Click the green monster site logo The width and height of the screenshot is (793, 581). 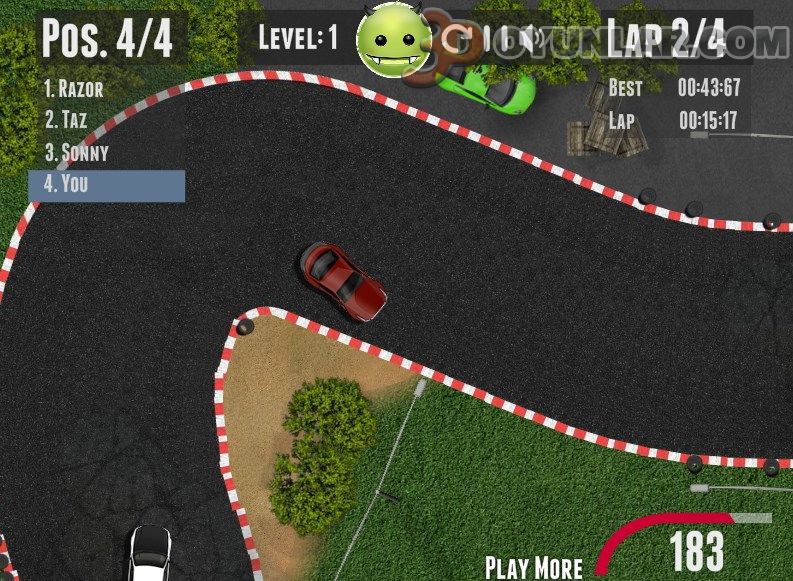point(393,41)
